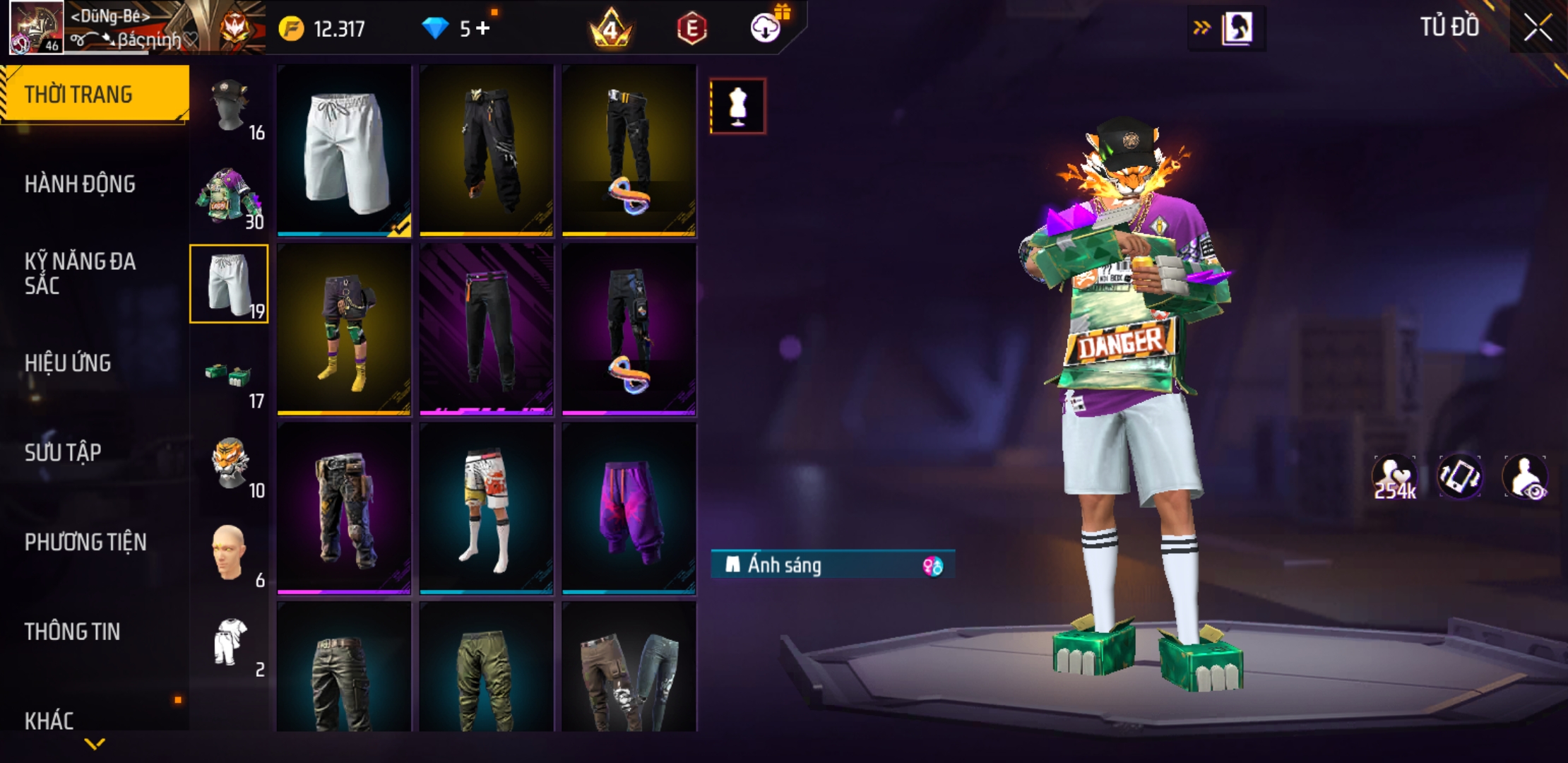Close the wardrobe screen
This screenshot has height=763, width=1568.
click(x=1537, y=28)
